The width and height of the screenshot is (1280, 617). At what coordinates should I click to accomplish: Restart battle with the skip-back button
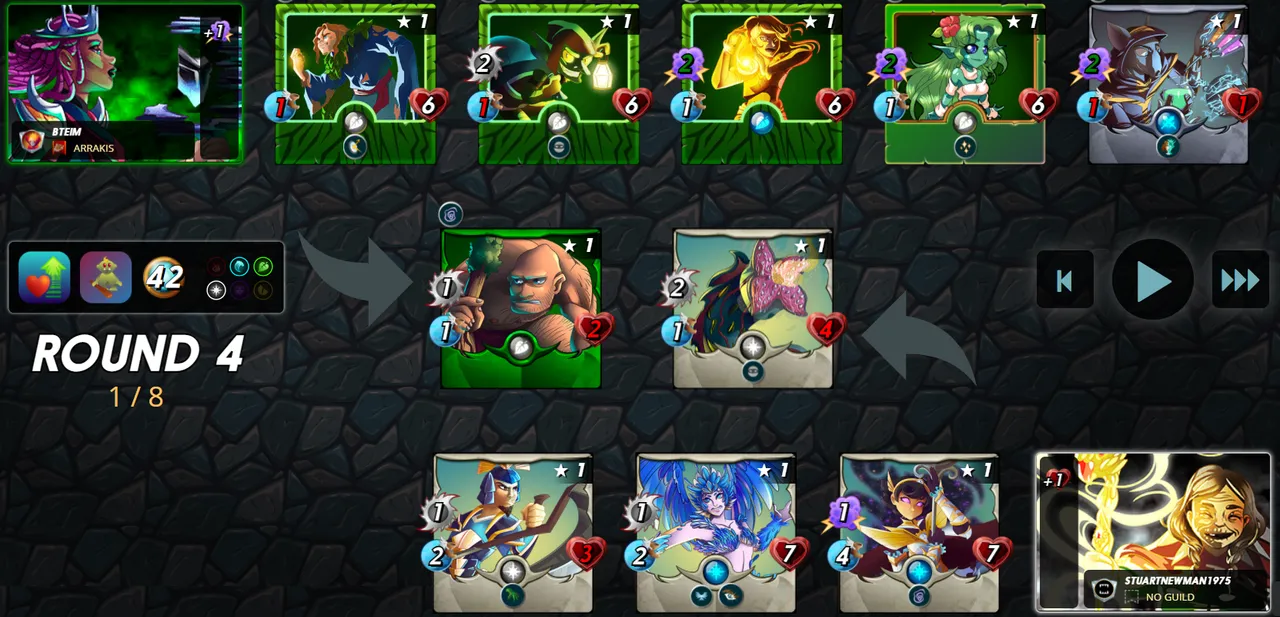point(1064,280)
